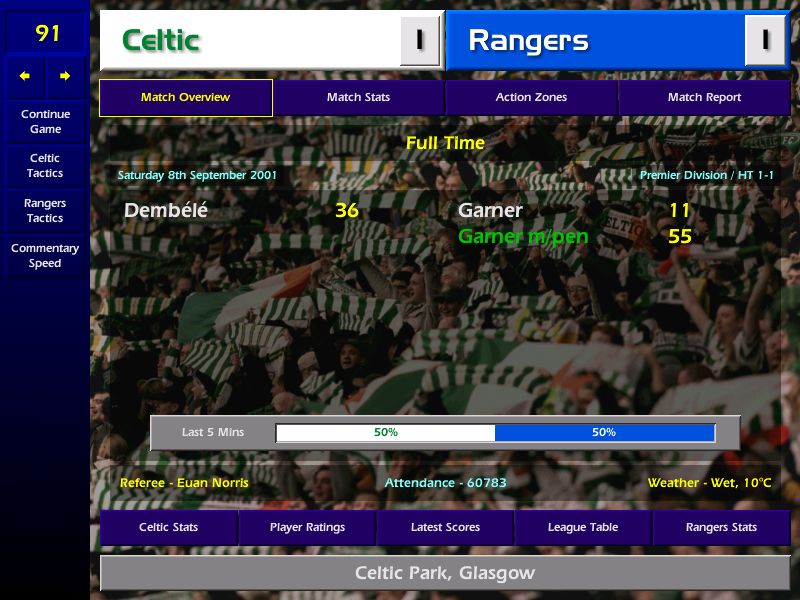Image resolution: width=800 pixels, height=600 pixels.
Task: Open Player Ratings
Action: pos(307,527)
